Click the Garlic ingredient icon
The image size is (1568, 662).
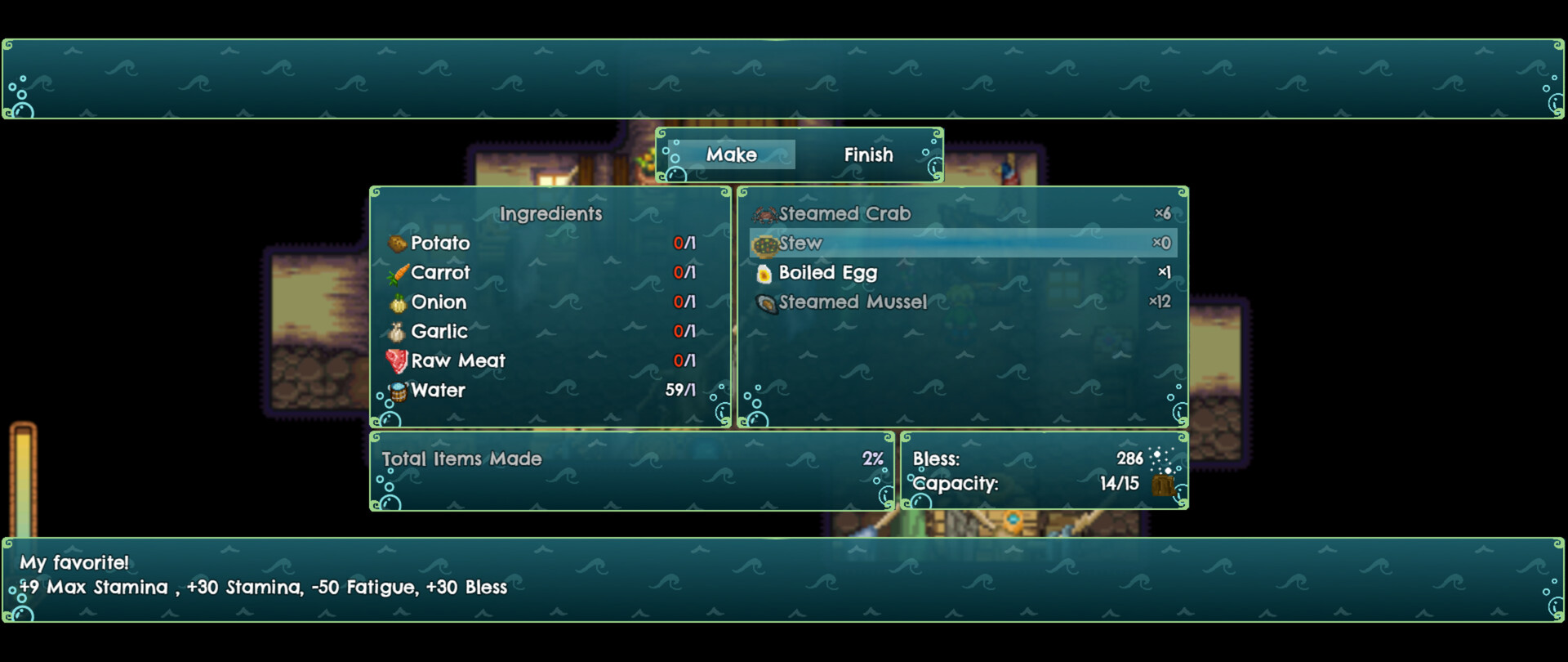(x=398, y=331)
